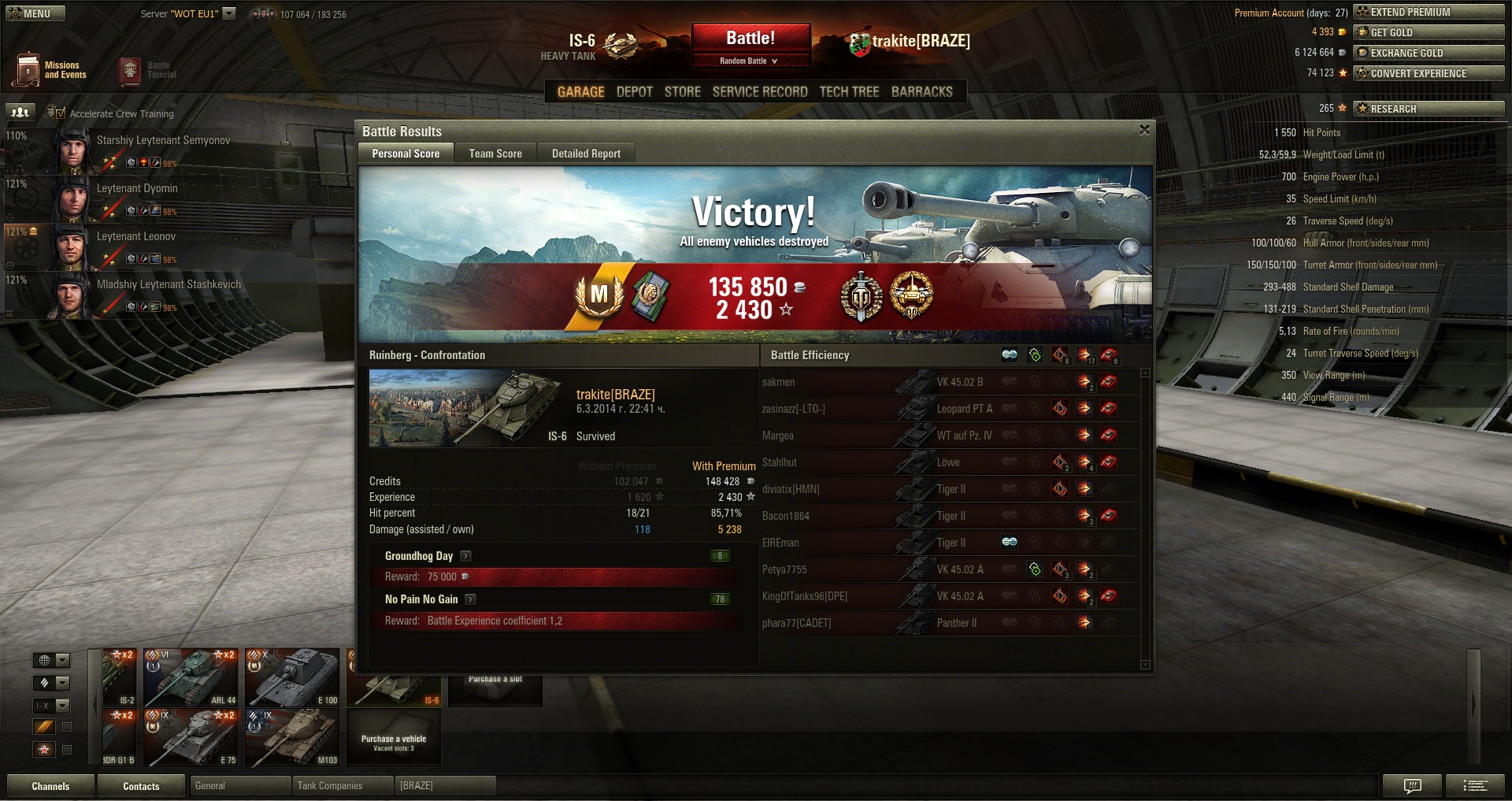Click the Convert Experience button
This screenshot has width=1512, height=801.
click(1429, 73)
